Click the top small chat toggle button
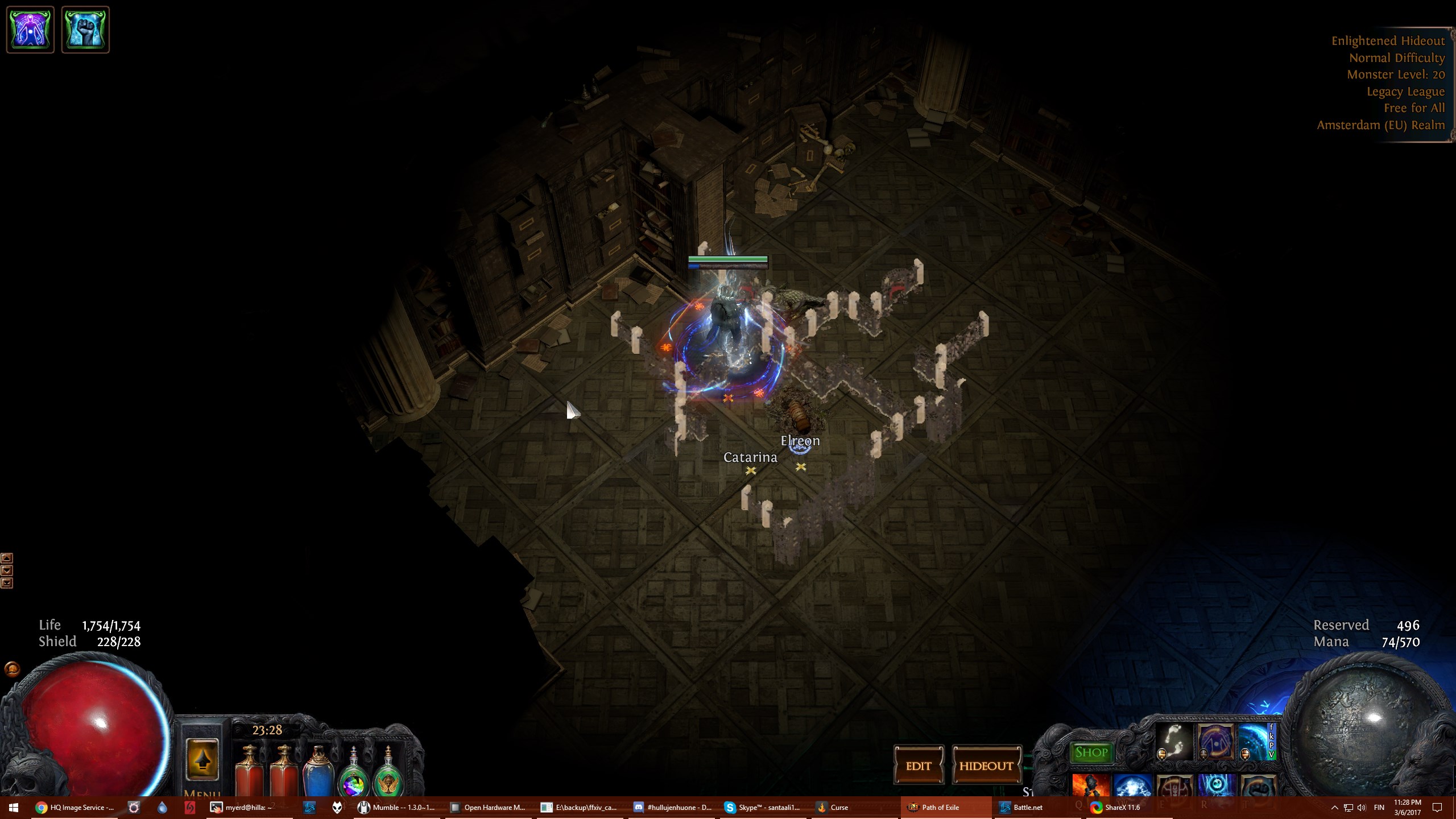 click(7, 558)
